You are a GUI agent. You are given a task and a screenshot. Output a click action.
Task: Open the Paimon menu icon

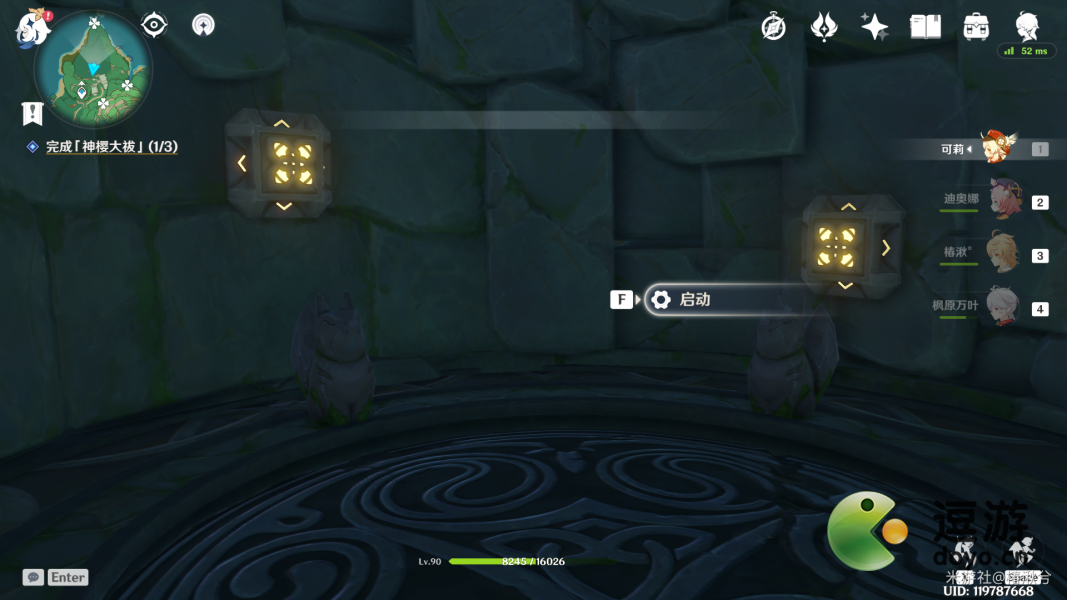32,28
